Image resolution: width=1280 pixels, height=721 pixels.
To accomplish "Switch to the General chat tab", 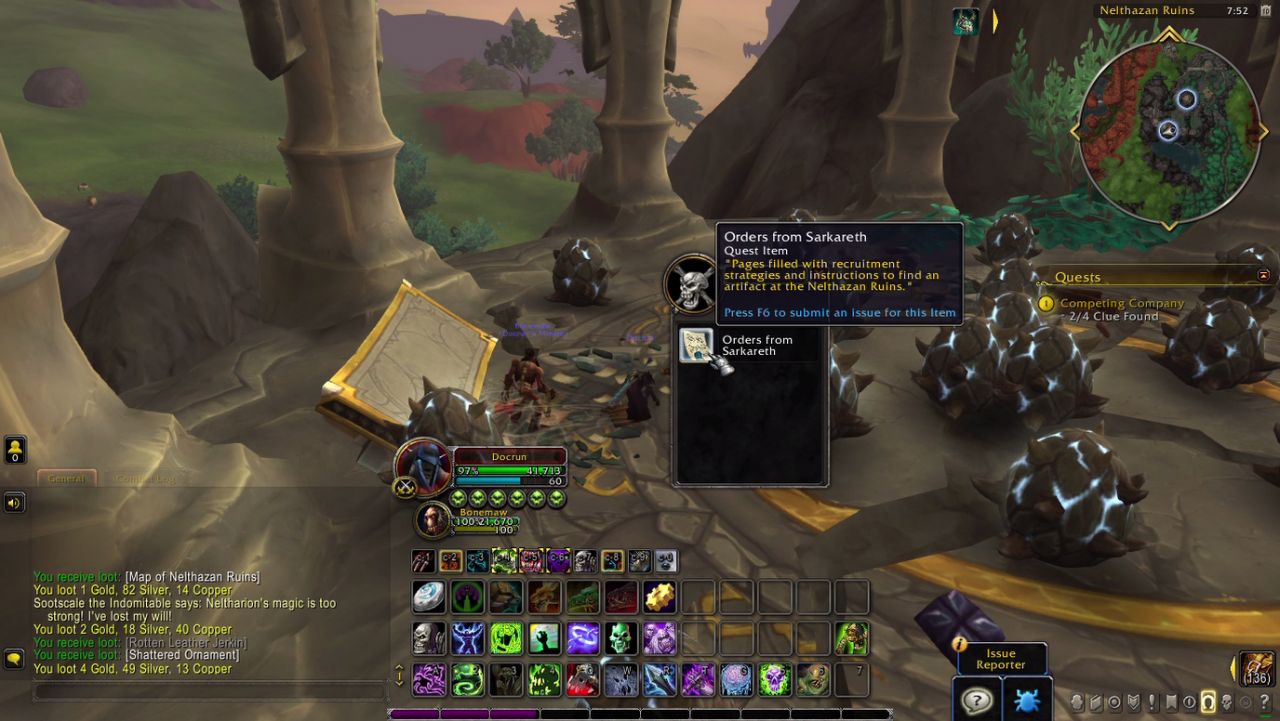I will tap(66, 478).
